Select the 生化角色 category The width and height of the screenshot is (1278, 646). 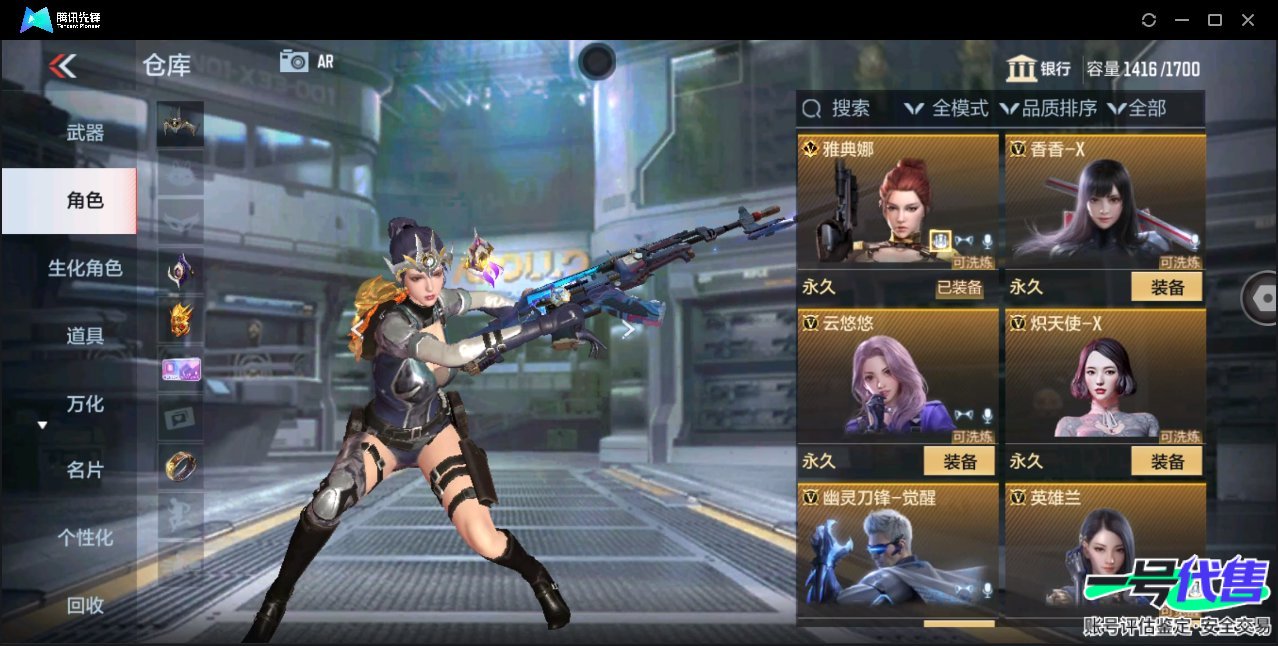pyautogui.click(x=85, y=268)
